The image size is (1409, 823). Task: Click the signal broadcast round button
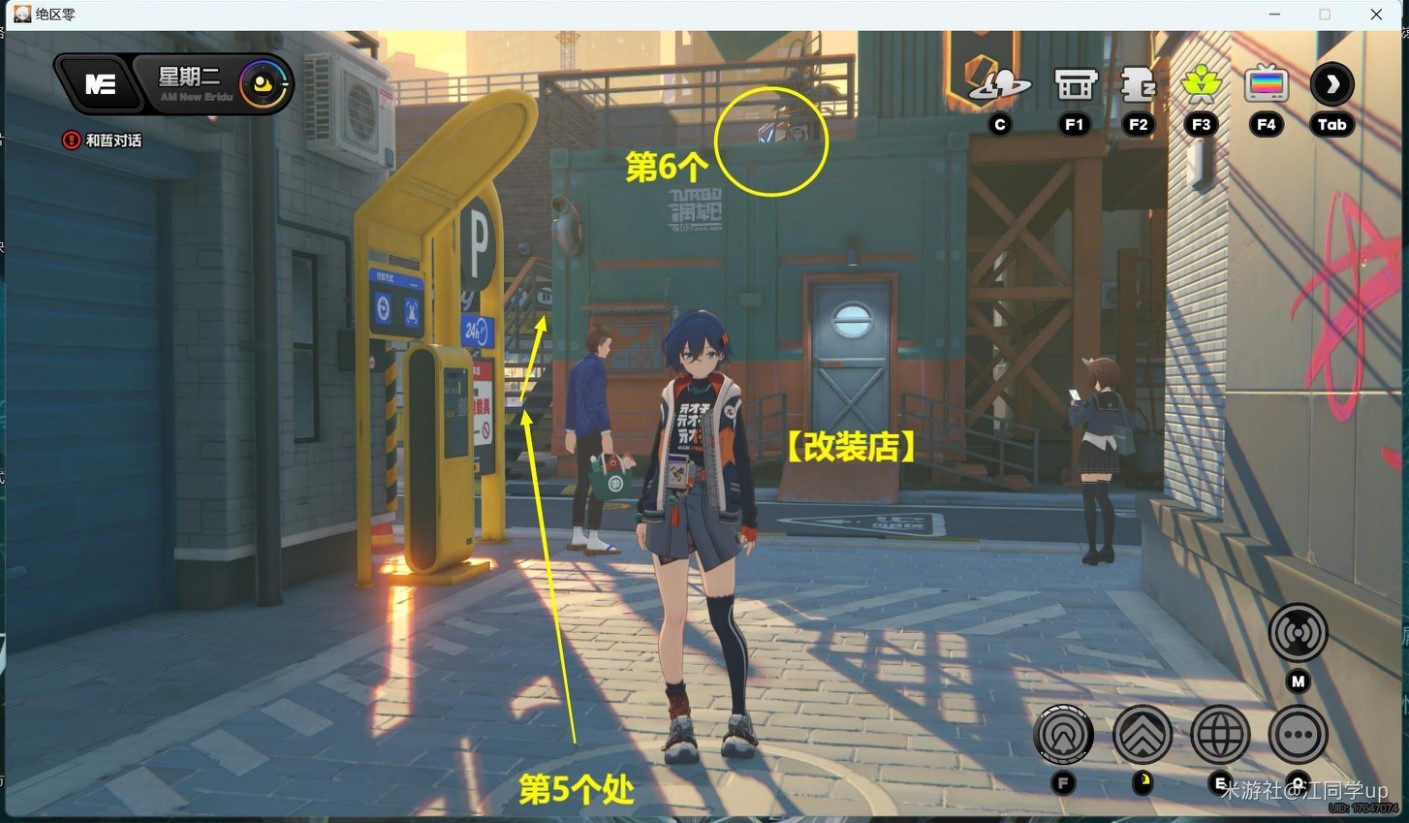(x=1298, y=632)
